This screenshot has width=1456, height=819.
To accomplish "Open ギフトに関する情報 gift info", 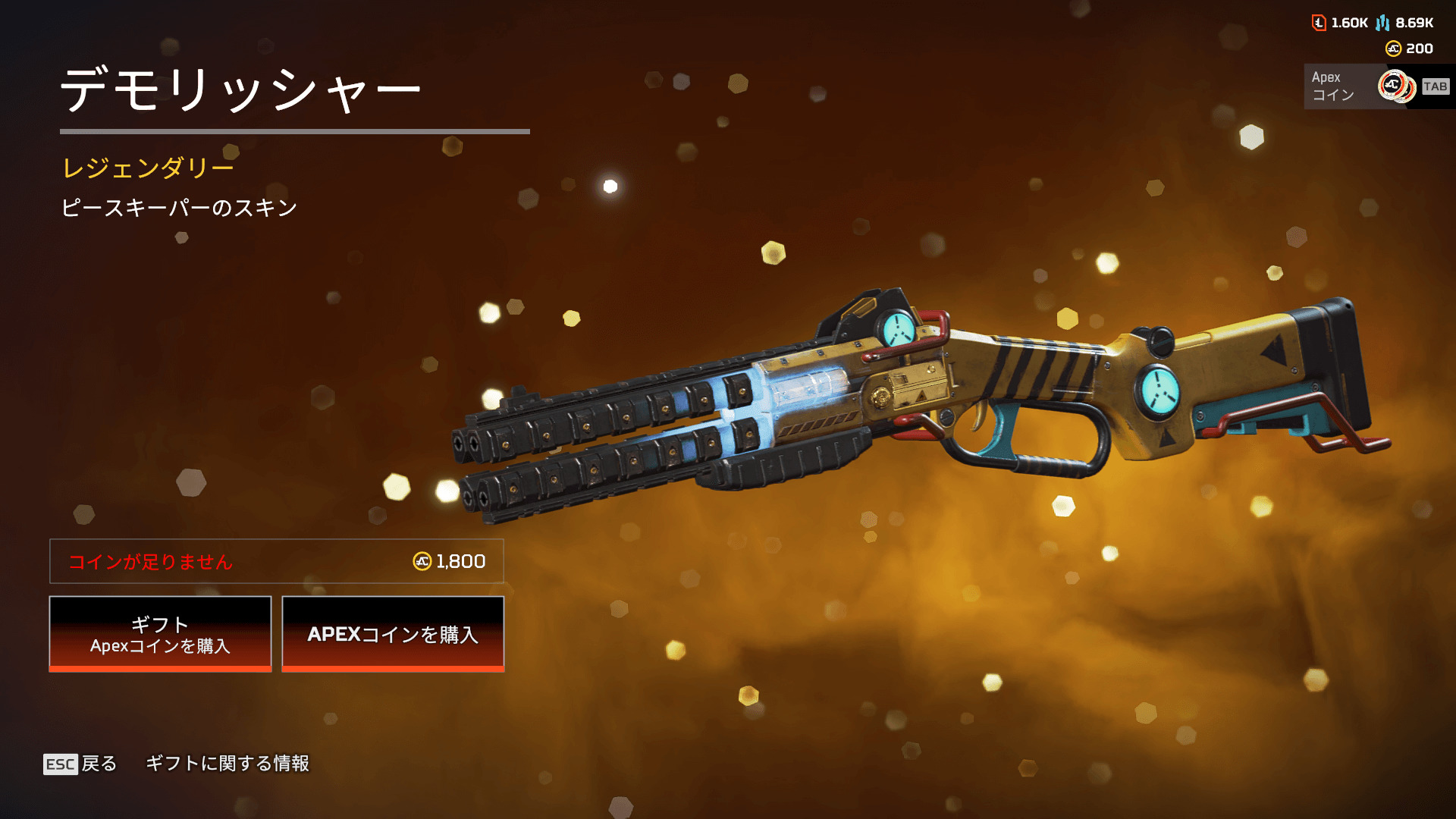I will (x=227, y=764).
